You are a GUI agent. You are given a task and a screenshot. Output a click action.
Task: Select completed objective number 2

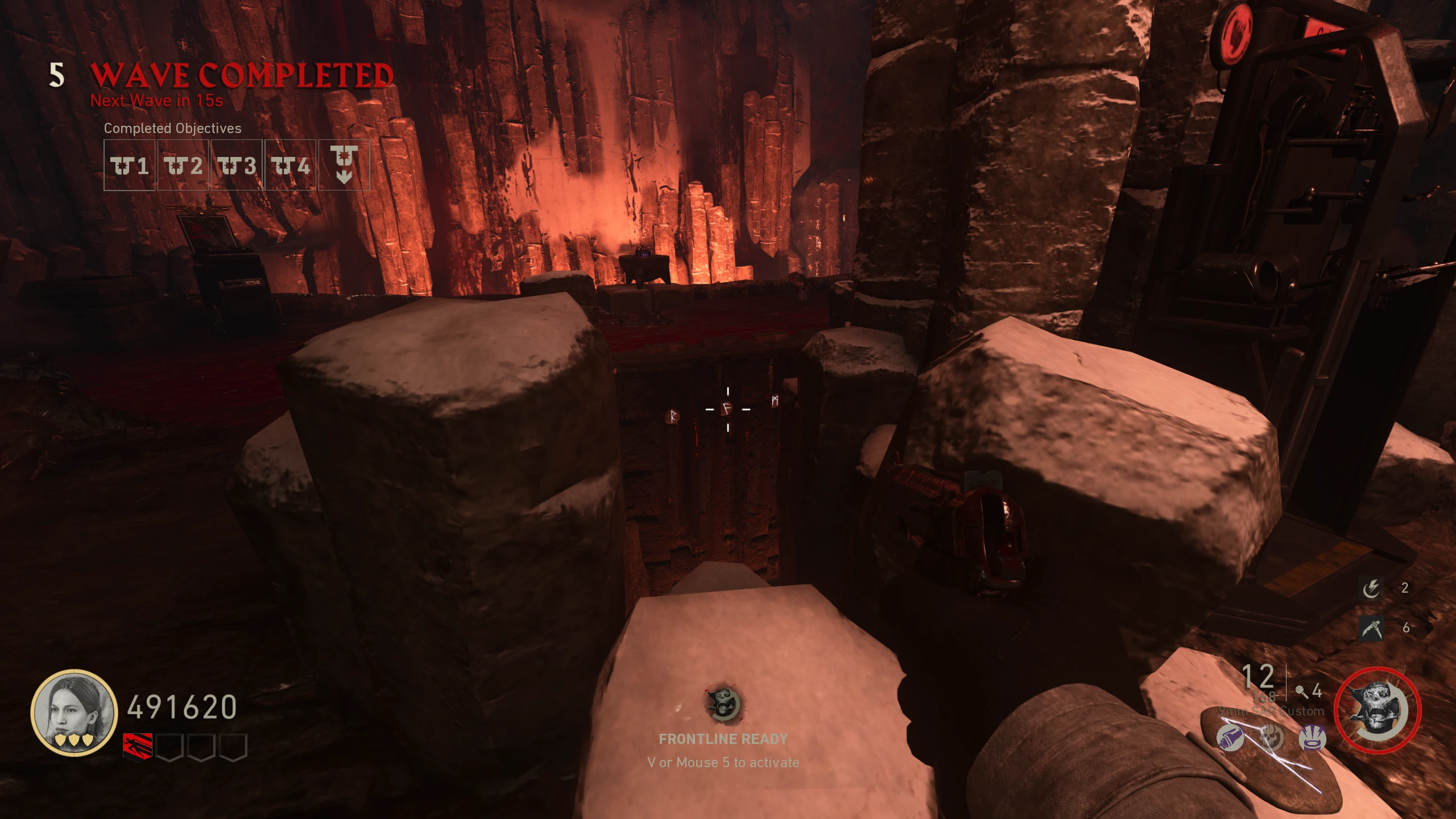click(x=183, y=166)
